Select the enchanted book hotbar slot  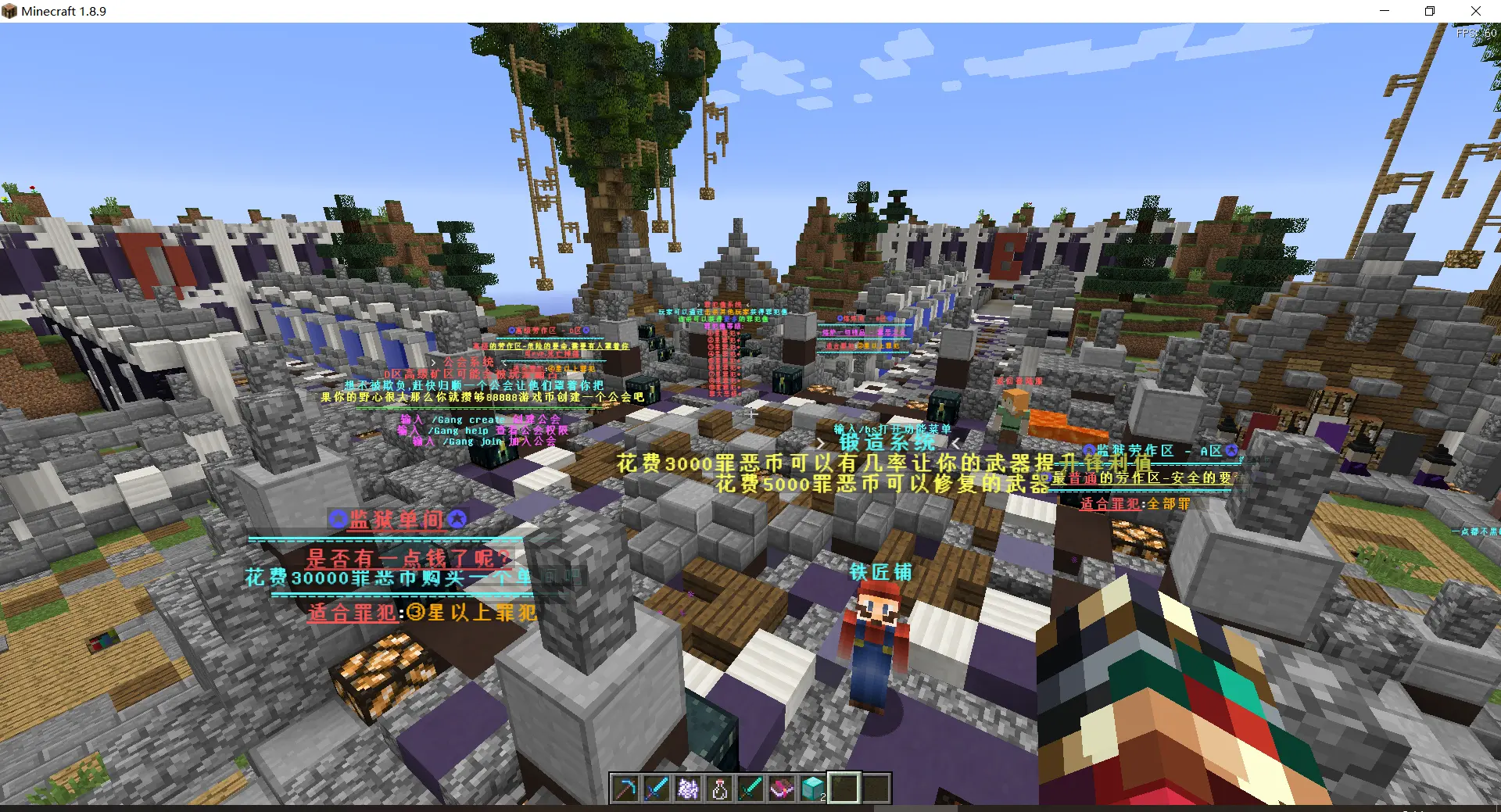click(x=782, y=789)
